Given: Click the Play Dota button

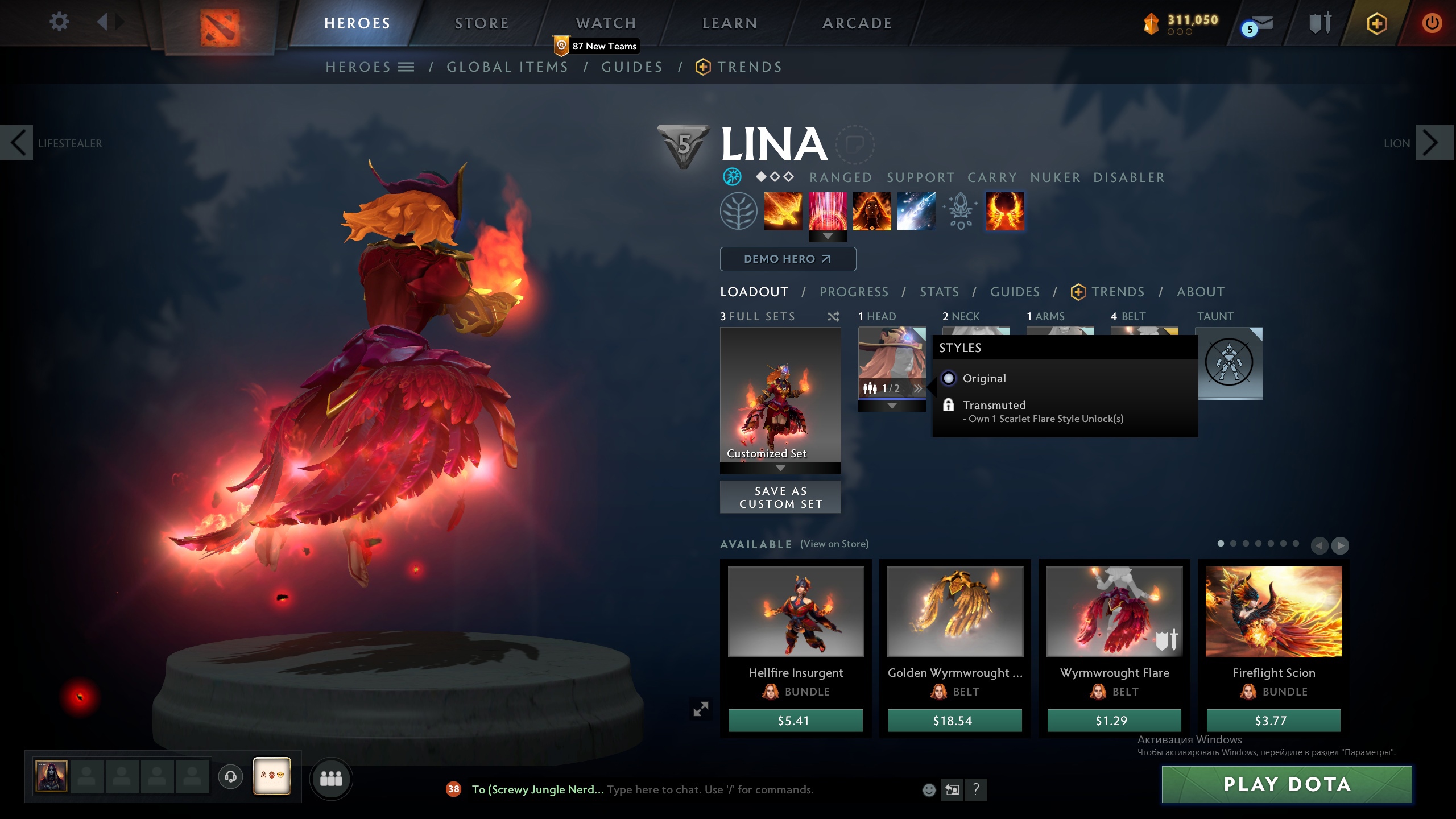Looking at the screenshot, I should point(1287,784).
